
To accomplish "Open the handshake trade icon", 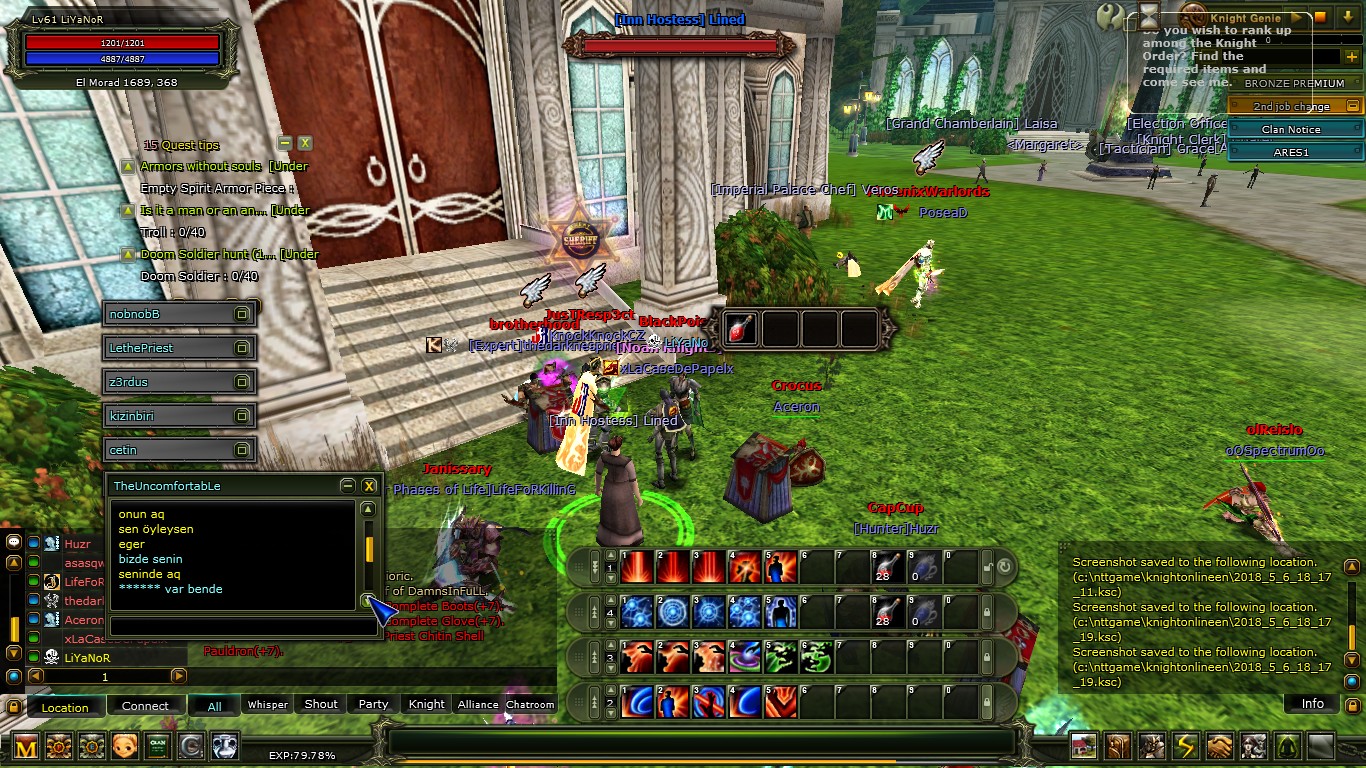I will pos(1219,746).
